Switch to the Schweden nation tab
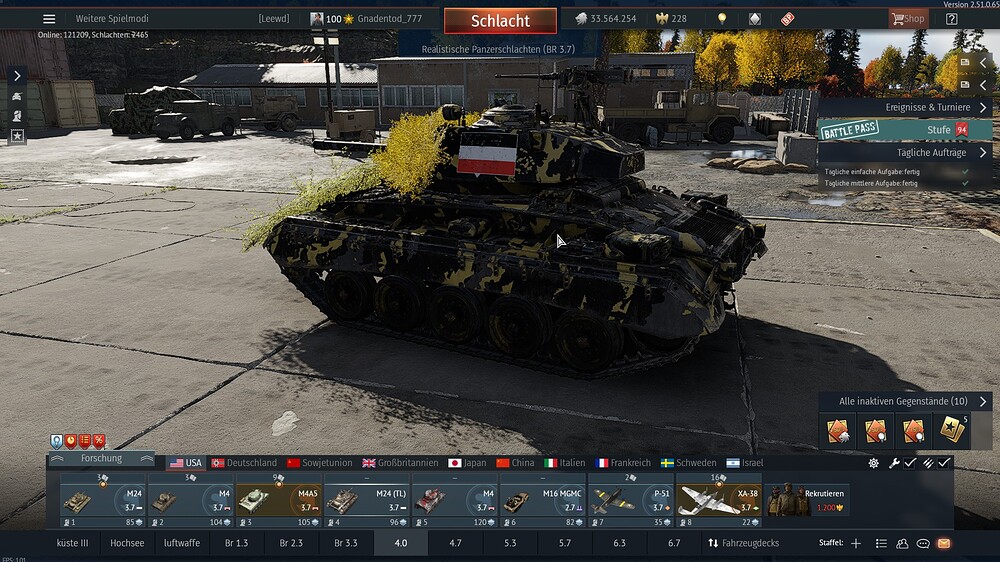The image size is (1000, 562). pyautogui.click(x=688, y=463)
